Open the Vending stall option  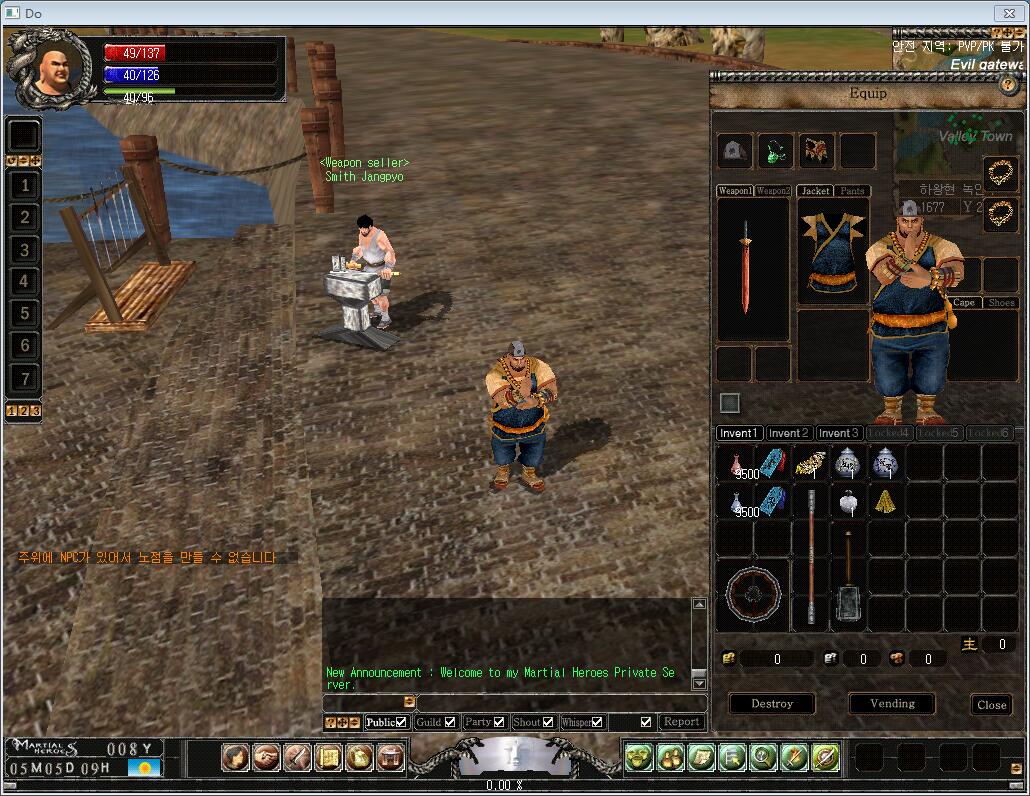click(892, 704)
